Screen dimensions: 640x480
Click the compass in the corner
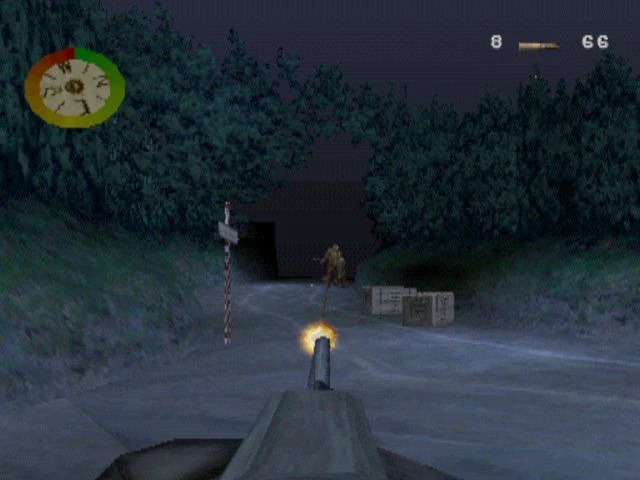pos(74,87)
